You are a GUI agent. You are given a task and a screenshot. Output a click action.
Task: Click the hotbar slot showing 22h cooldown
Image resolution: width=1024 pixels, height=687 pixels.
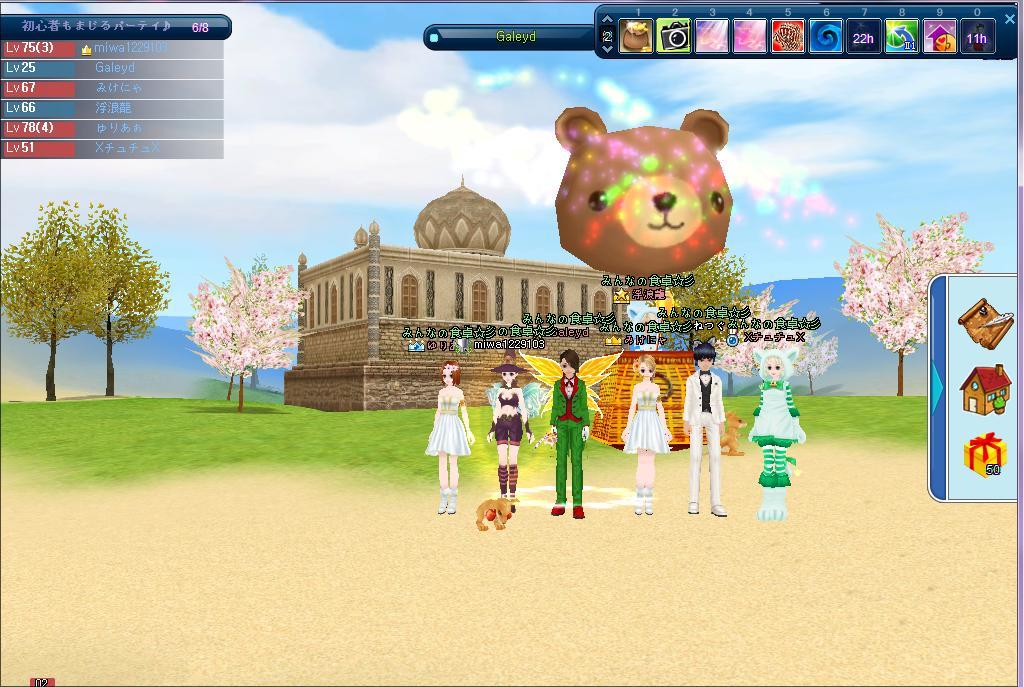pyautogui.click(x=863, y=38)
